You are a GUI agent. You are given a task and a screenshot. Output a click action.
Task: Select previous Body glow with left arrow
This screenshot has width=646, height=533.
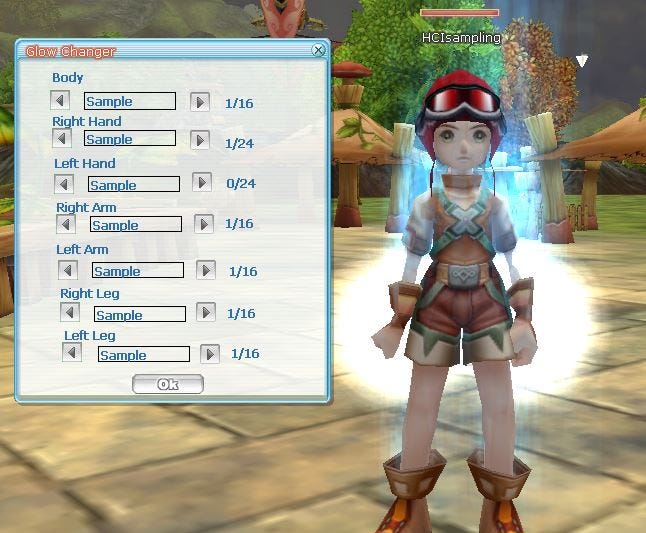59,101
